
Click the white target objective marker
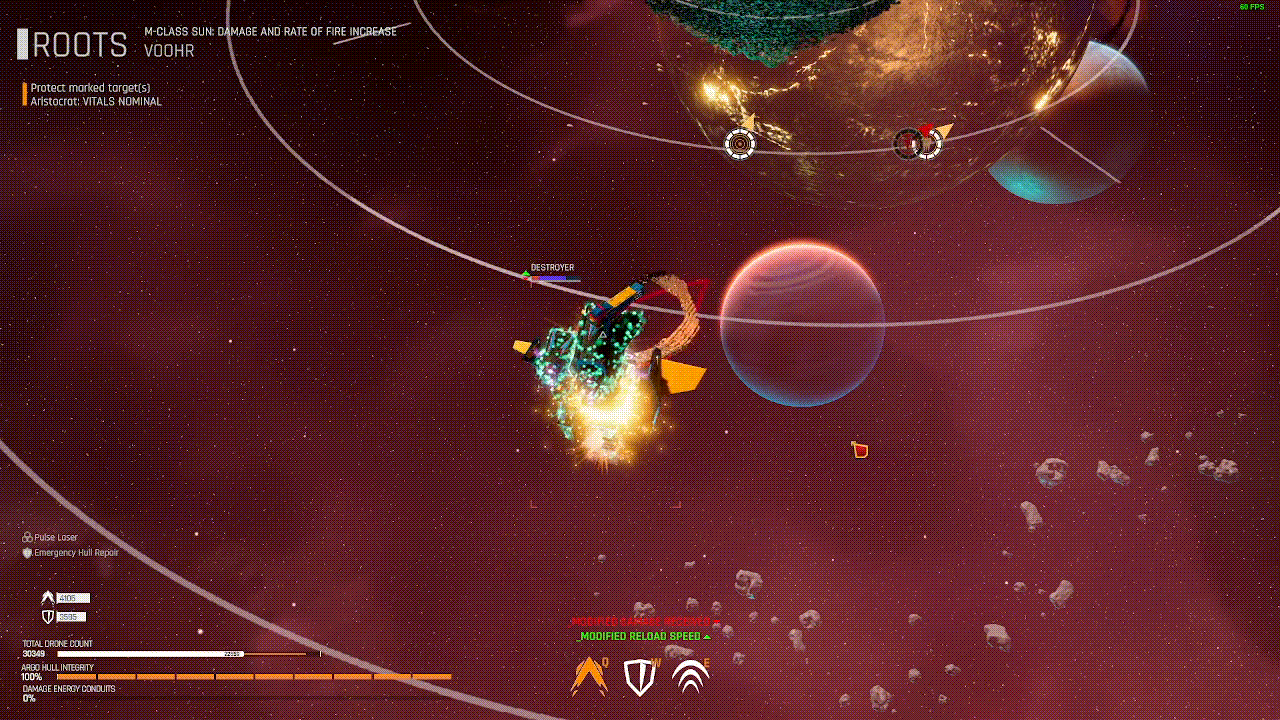click(740, 144)
